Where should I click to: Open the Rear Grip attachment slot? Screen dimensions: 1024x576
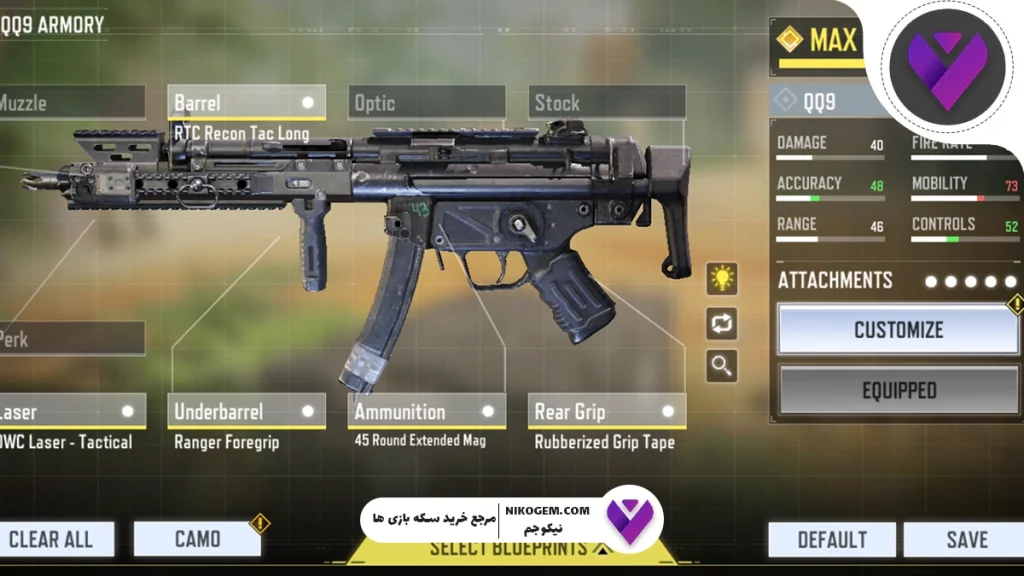click(x=606, y=411)
